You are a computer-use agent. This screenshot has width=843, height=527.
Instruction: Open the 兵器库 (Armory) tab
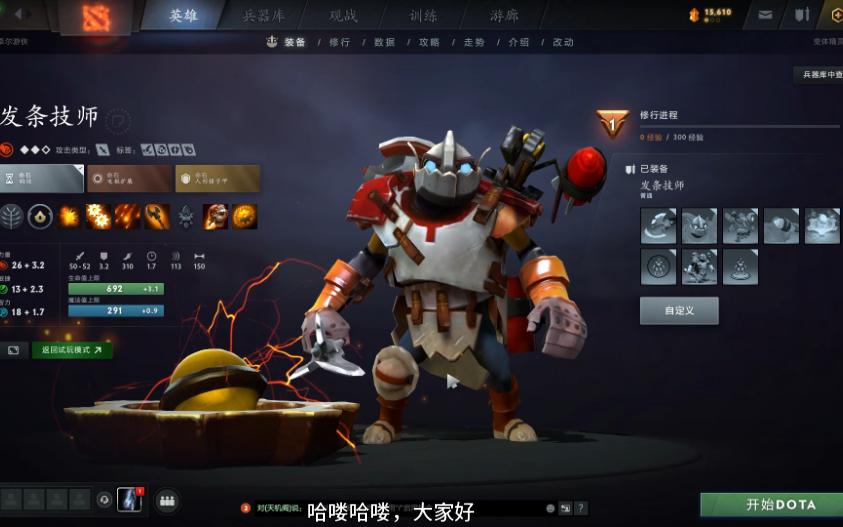[x=264, y=15]
